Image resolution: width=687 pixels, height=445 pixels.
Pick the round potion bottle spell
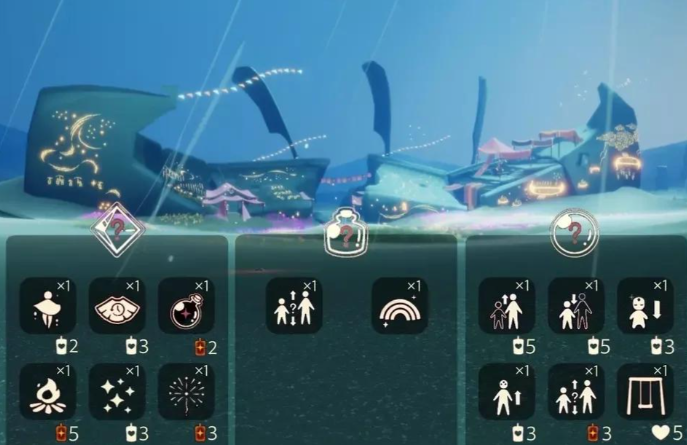(186, 305)
